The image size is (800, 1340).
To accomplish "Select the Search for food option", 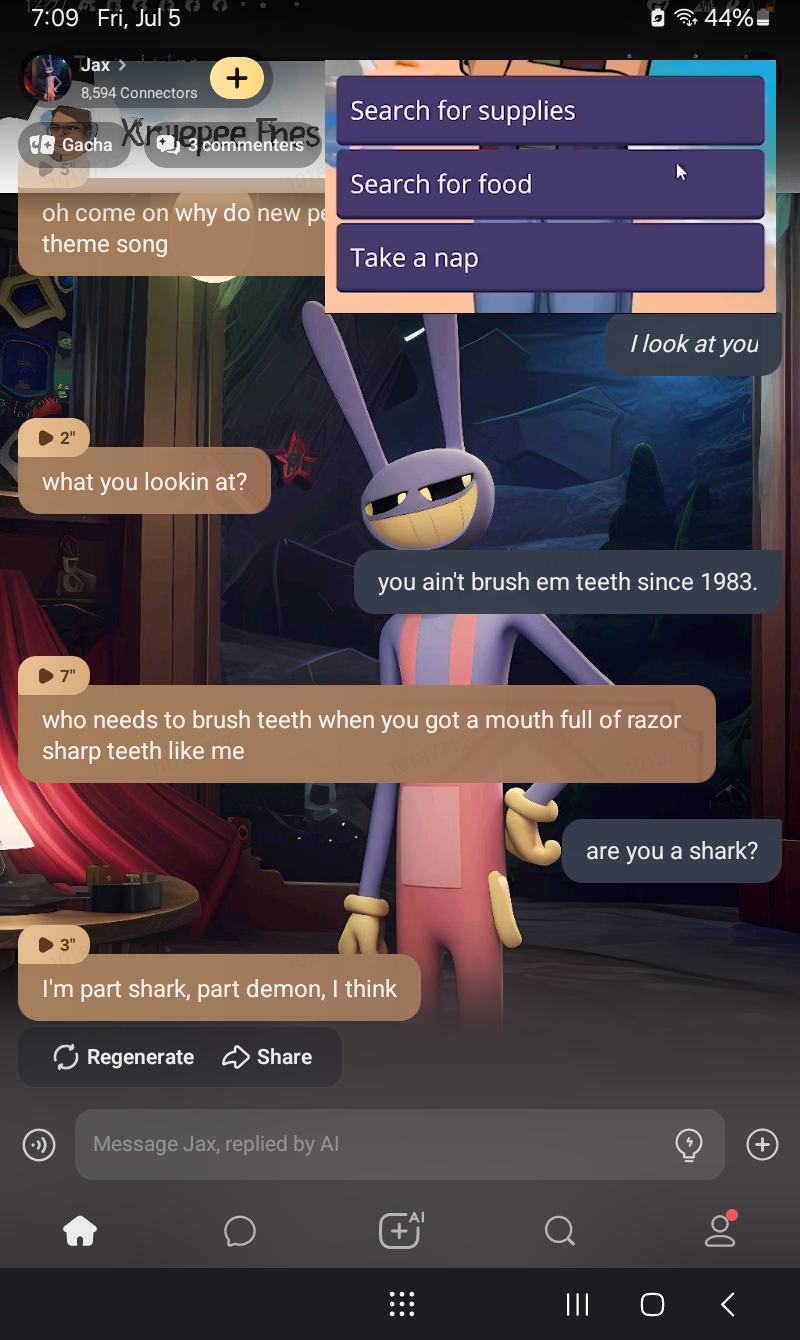I will click(550, 184).
